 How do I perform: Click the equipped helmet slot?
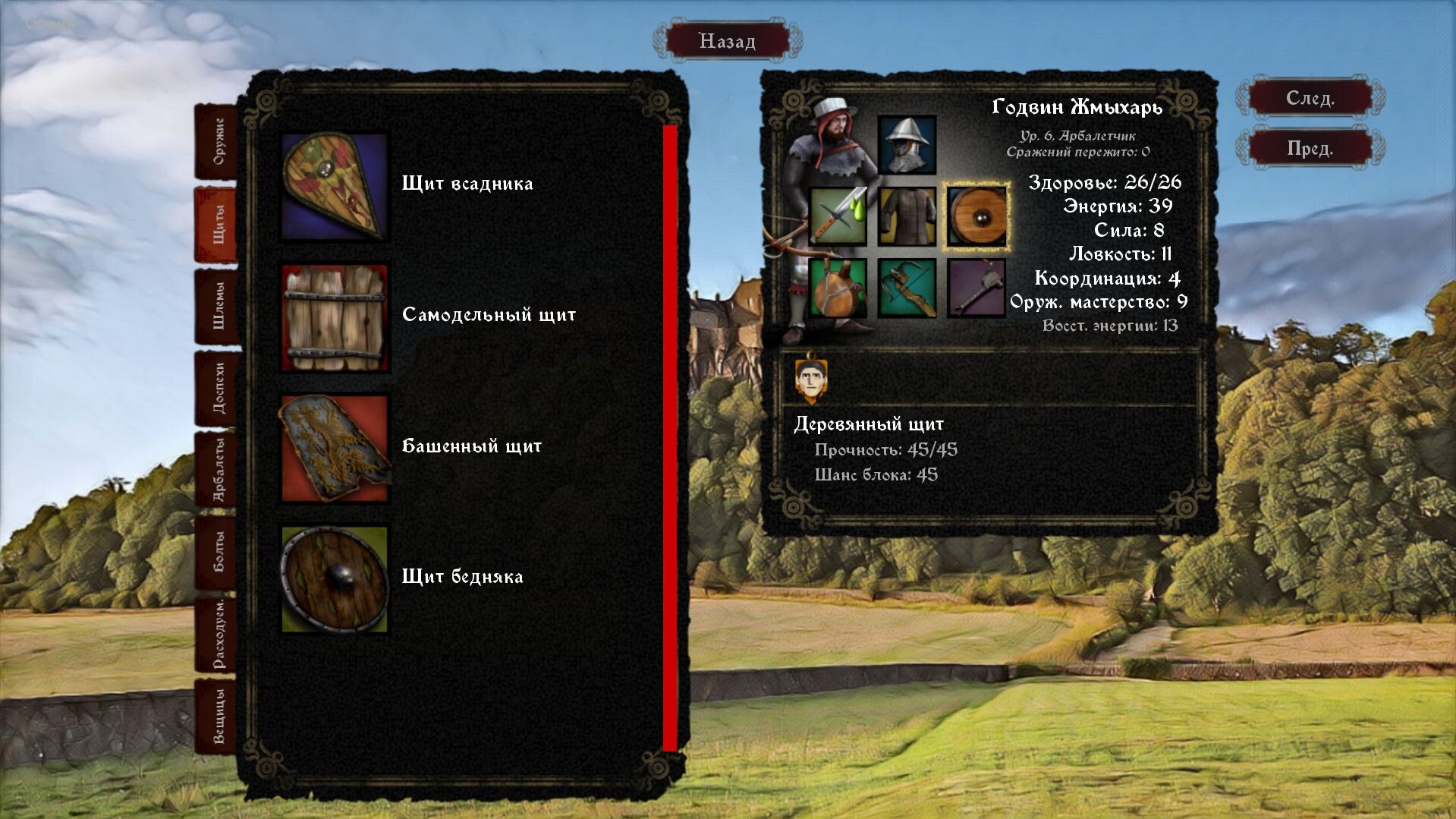point(907,145)
